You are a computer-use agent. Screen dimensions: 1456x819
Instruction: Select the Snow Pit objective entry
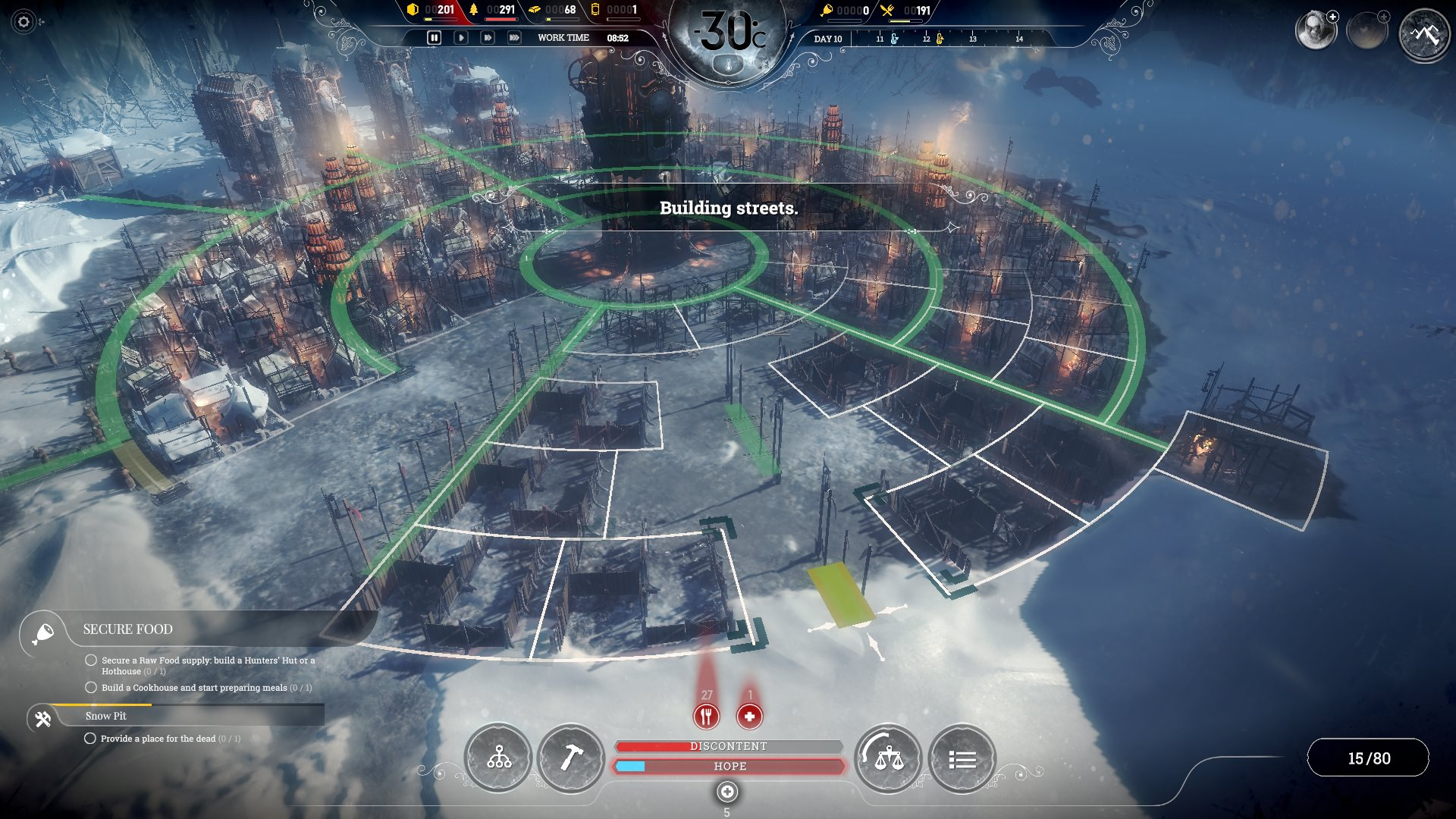pyautogui.click(x=106, y=716)
